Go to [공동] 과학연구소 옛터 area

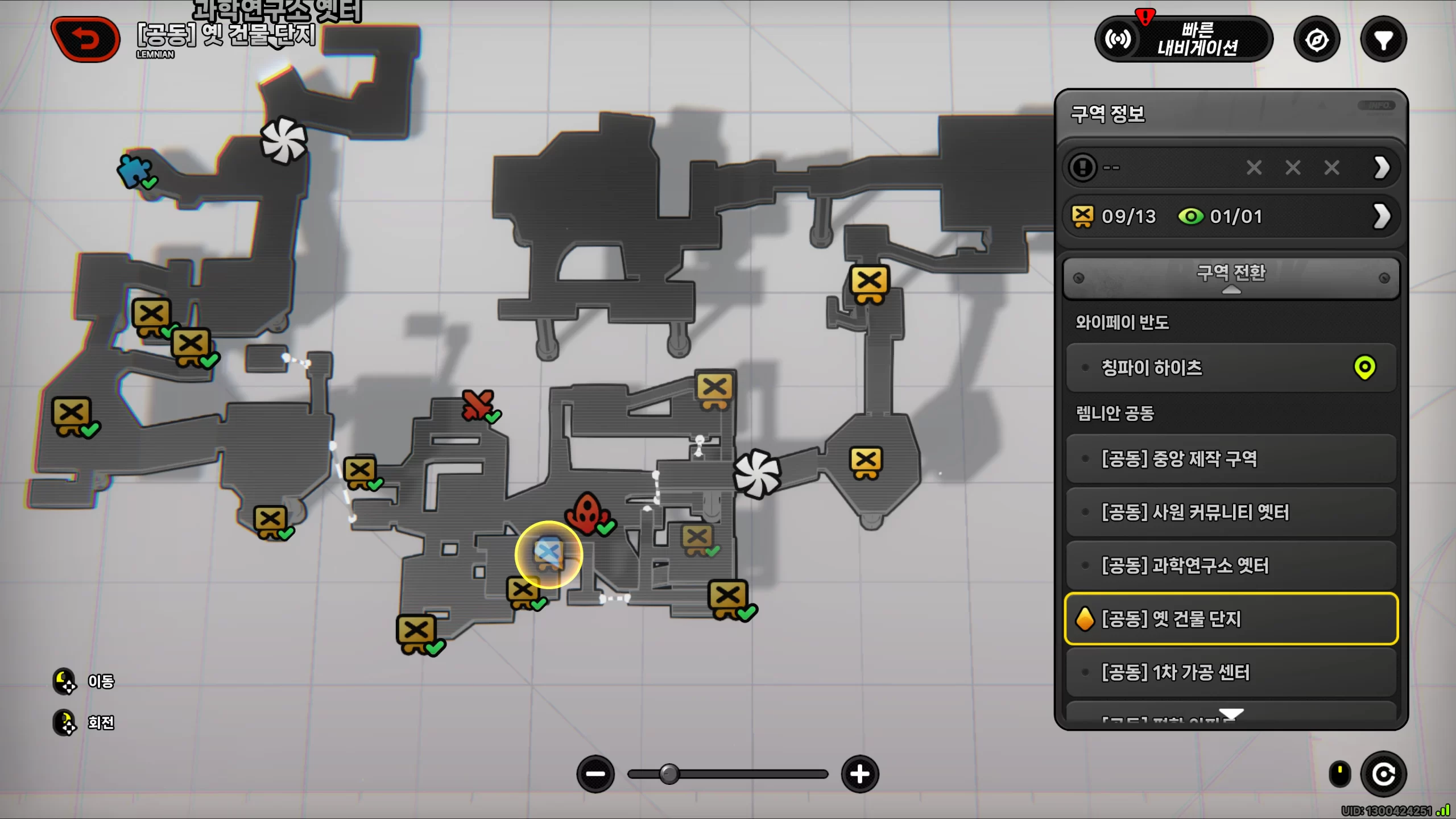tap(1231, 565)
